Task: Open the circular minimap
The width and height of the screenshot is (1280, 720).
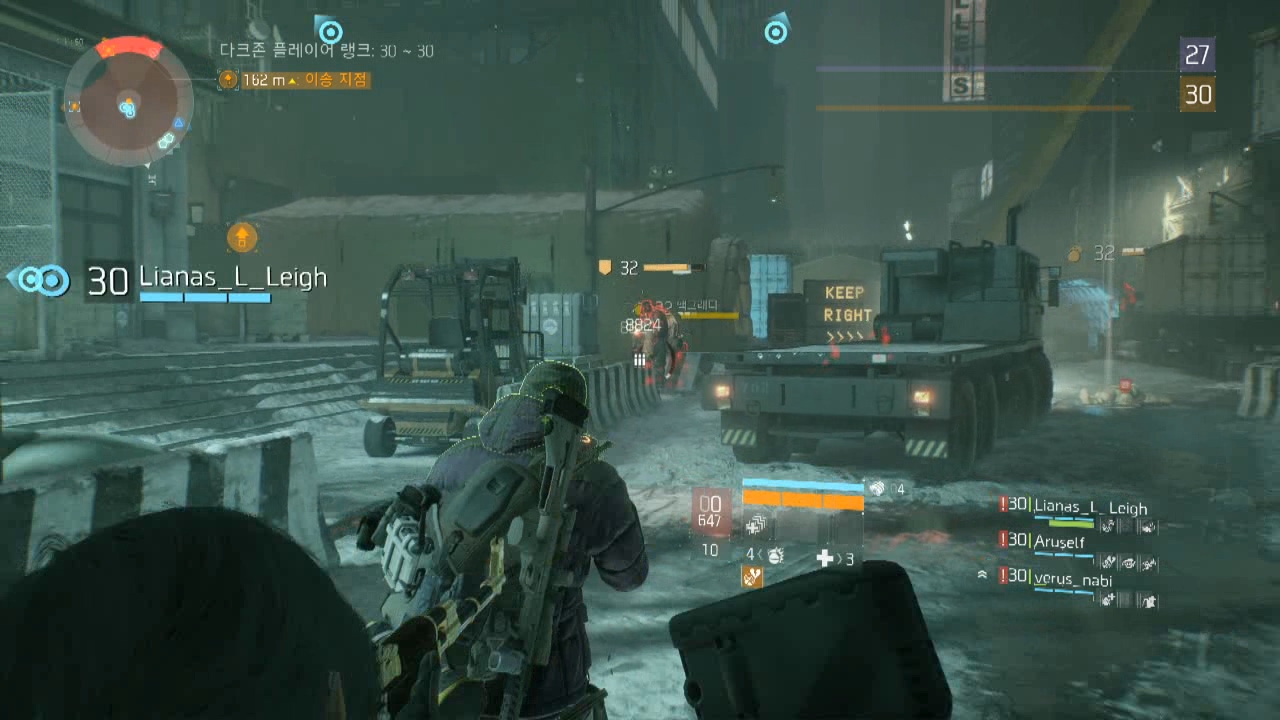Action: (x=128, y=104)
